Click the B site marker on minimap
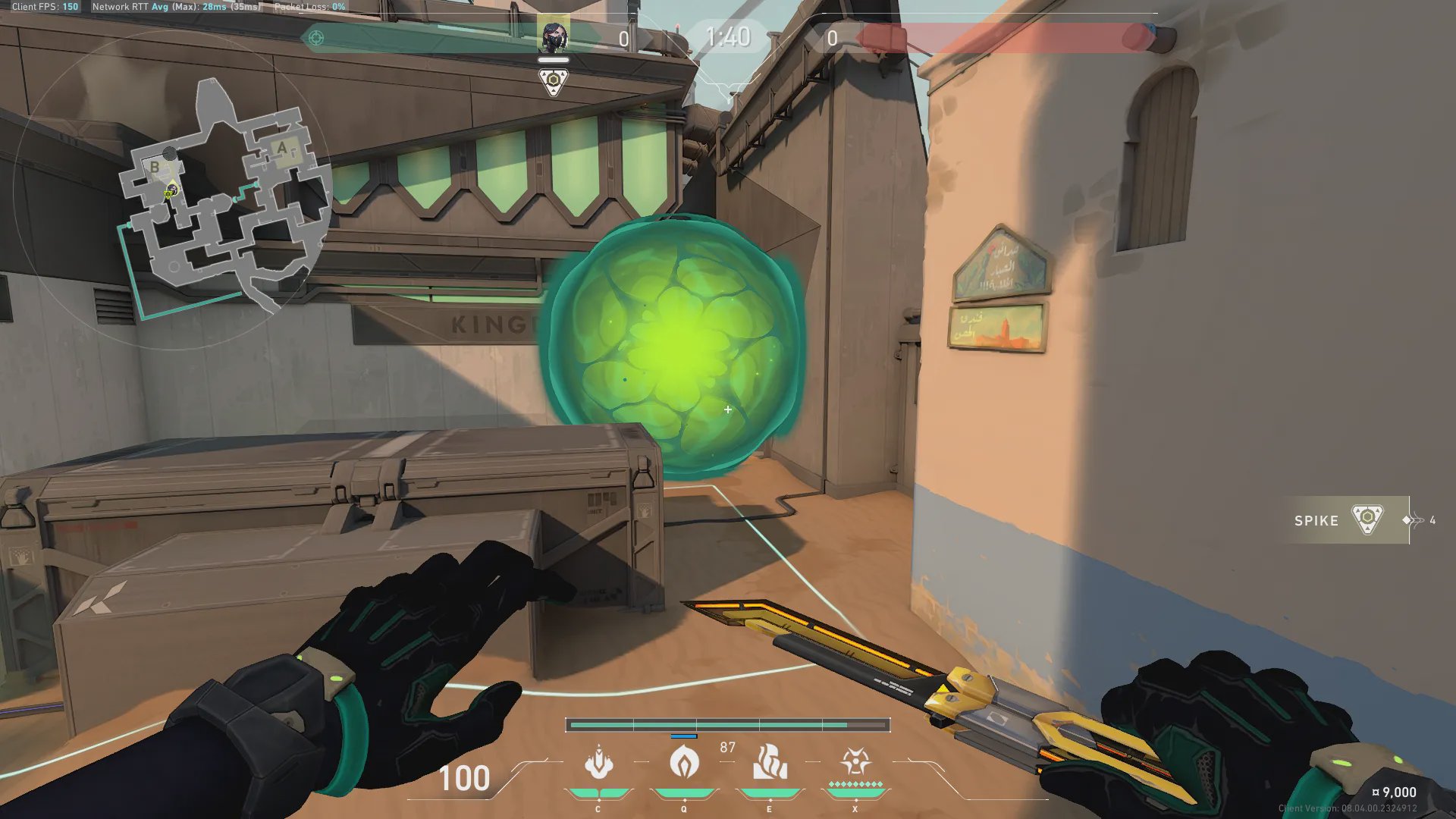Viewport: 1456px width, 819px height. point(155,167)
